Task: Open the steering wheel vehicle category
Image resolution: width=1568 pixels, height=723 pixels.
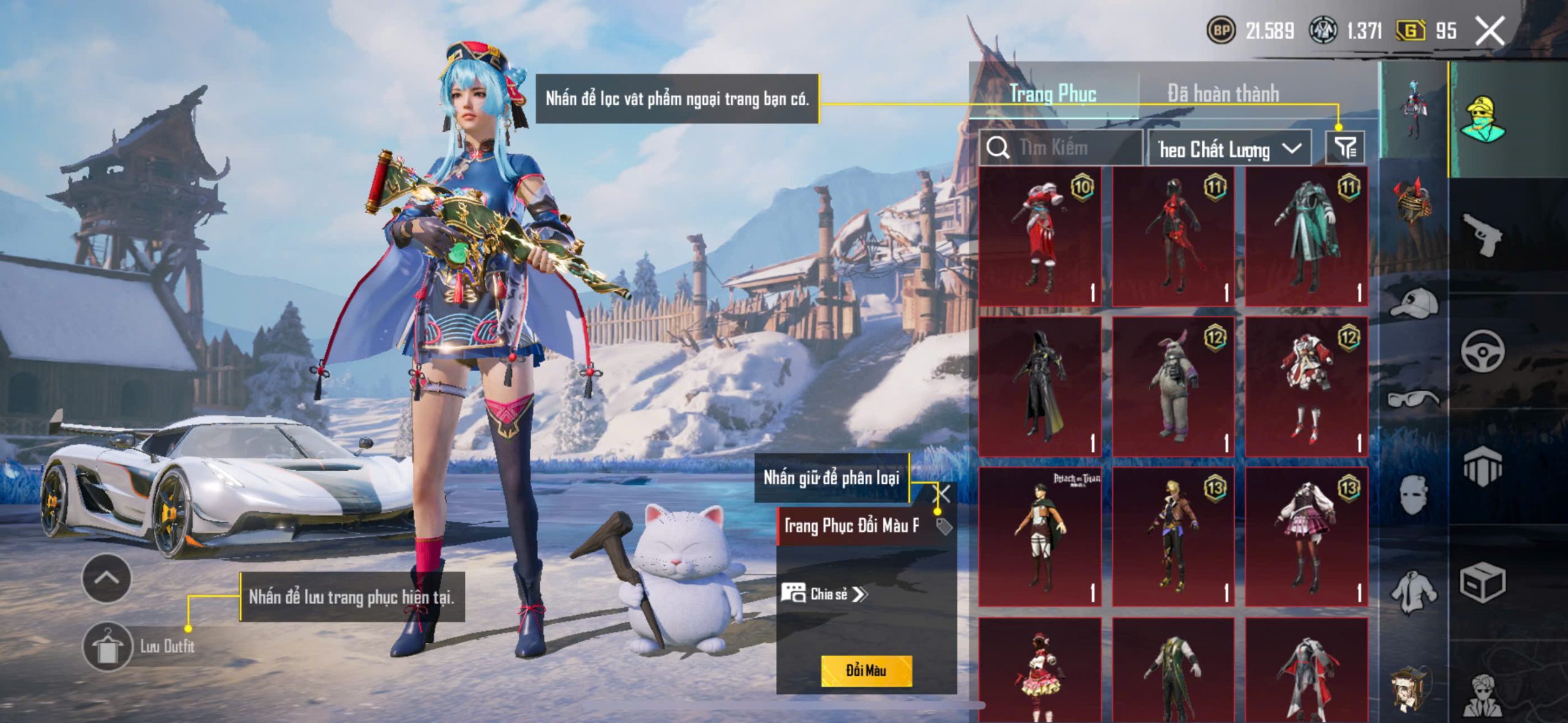Action: pos(1482,351)
